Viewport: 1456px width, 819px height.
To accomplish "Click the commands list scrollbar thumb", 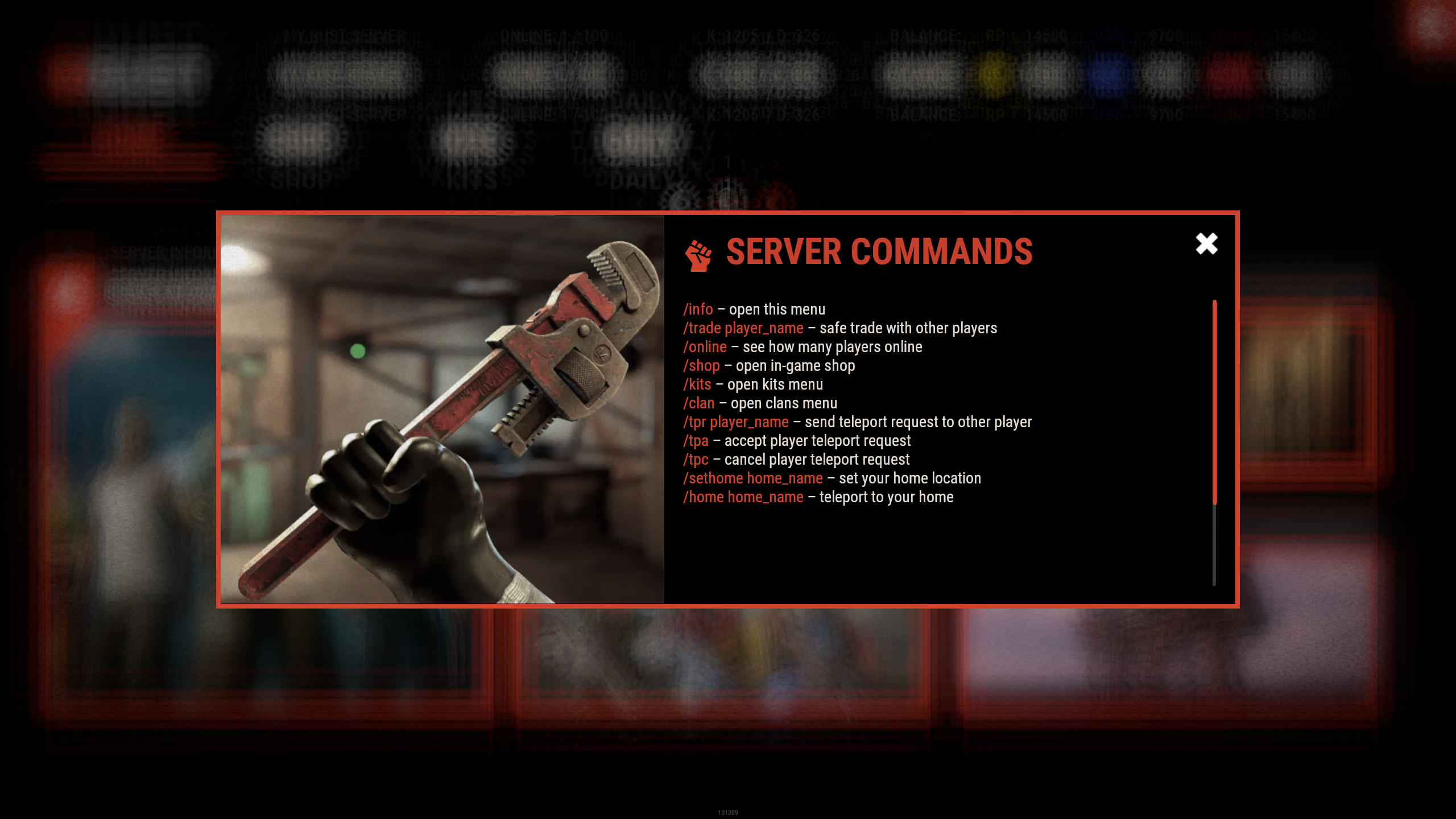I will 1214,402.
